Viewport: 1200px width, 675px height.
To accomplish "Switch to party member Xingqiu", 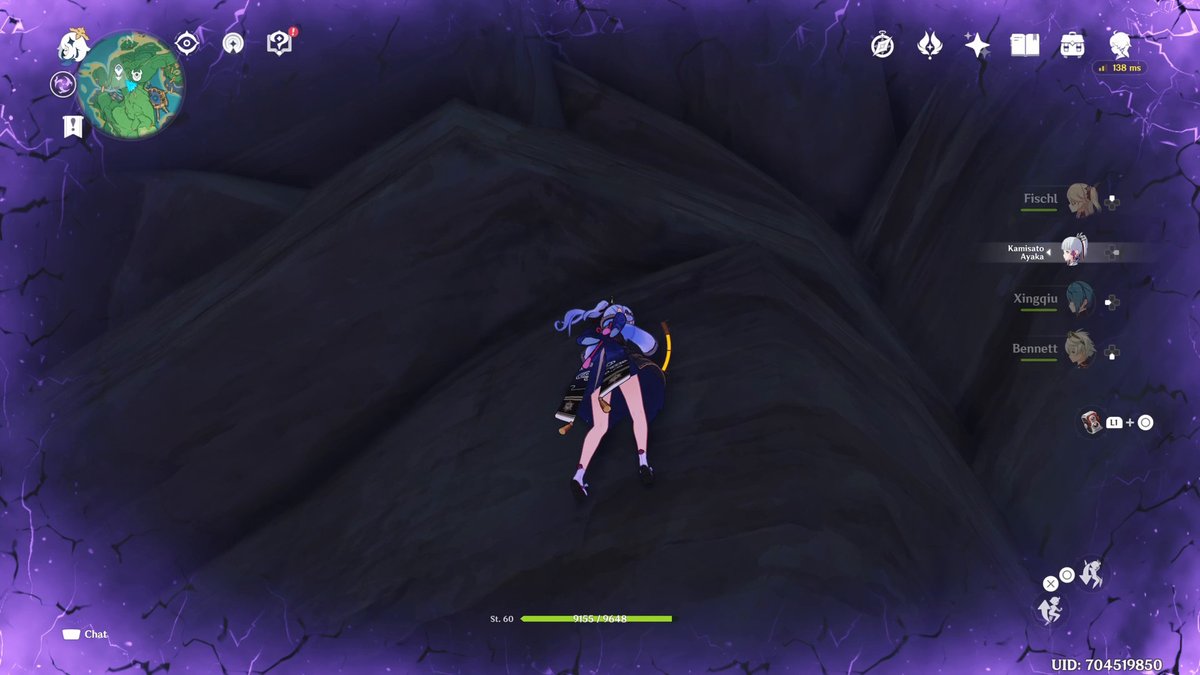I will point(1080,299).
